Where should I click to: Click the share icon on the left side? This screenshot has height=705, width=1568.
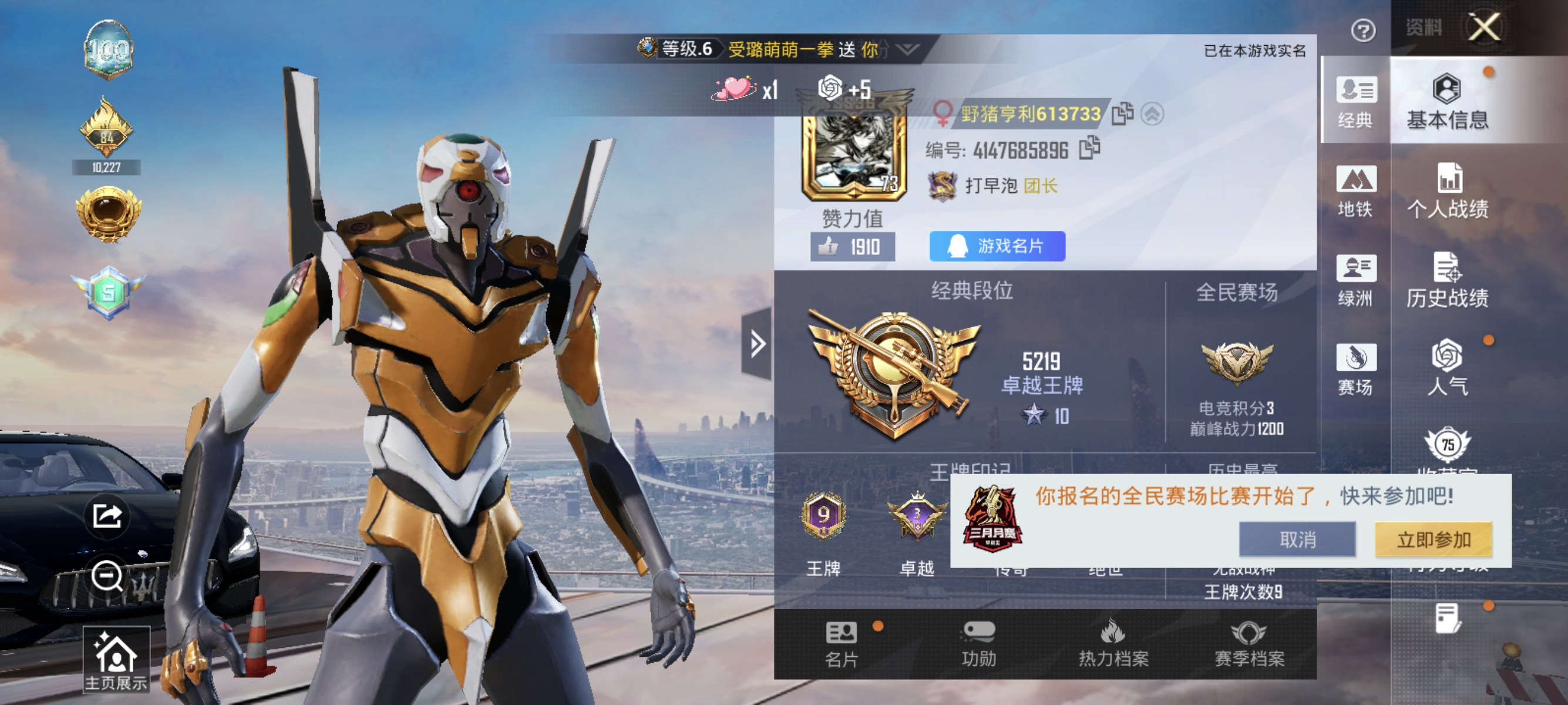click(107, 515)
